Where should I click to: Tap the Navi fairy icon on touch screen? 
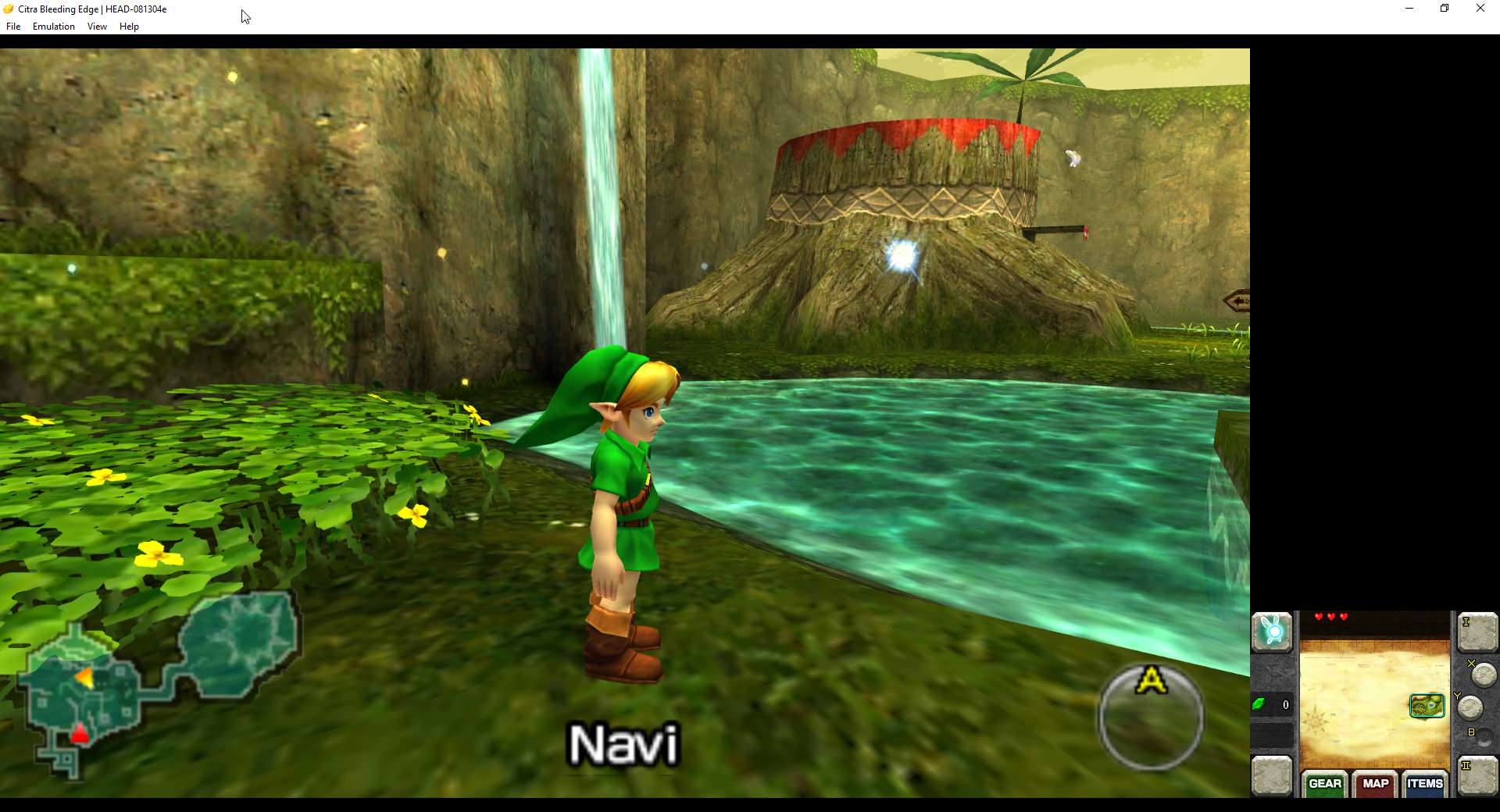pyautogui.click(x=1272, y=631)
